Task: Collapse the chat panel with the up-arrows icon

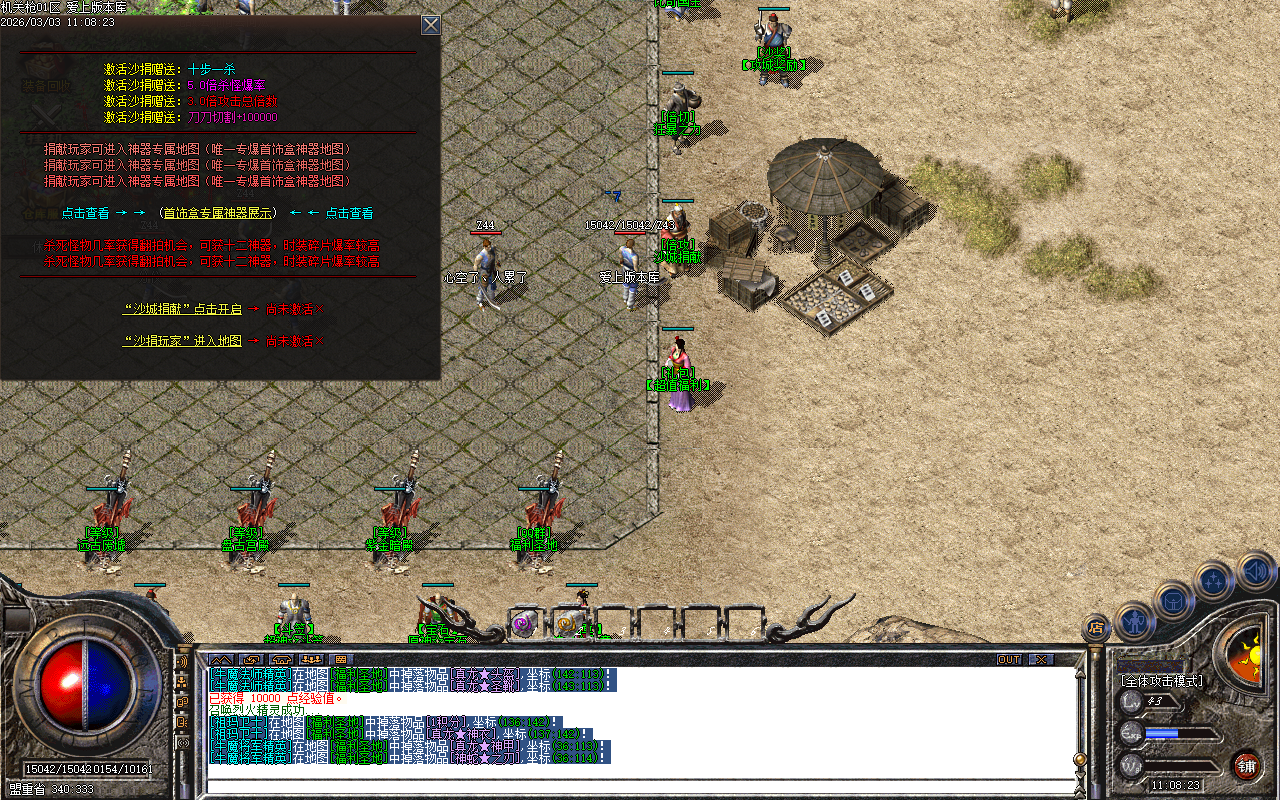Action: pos(220,659)
